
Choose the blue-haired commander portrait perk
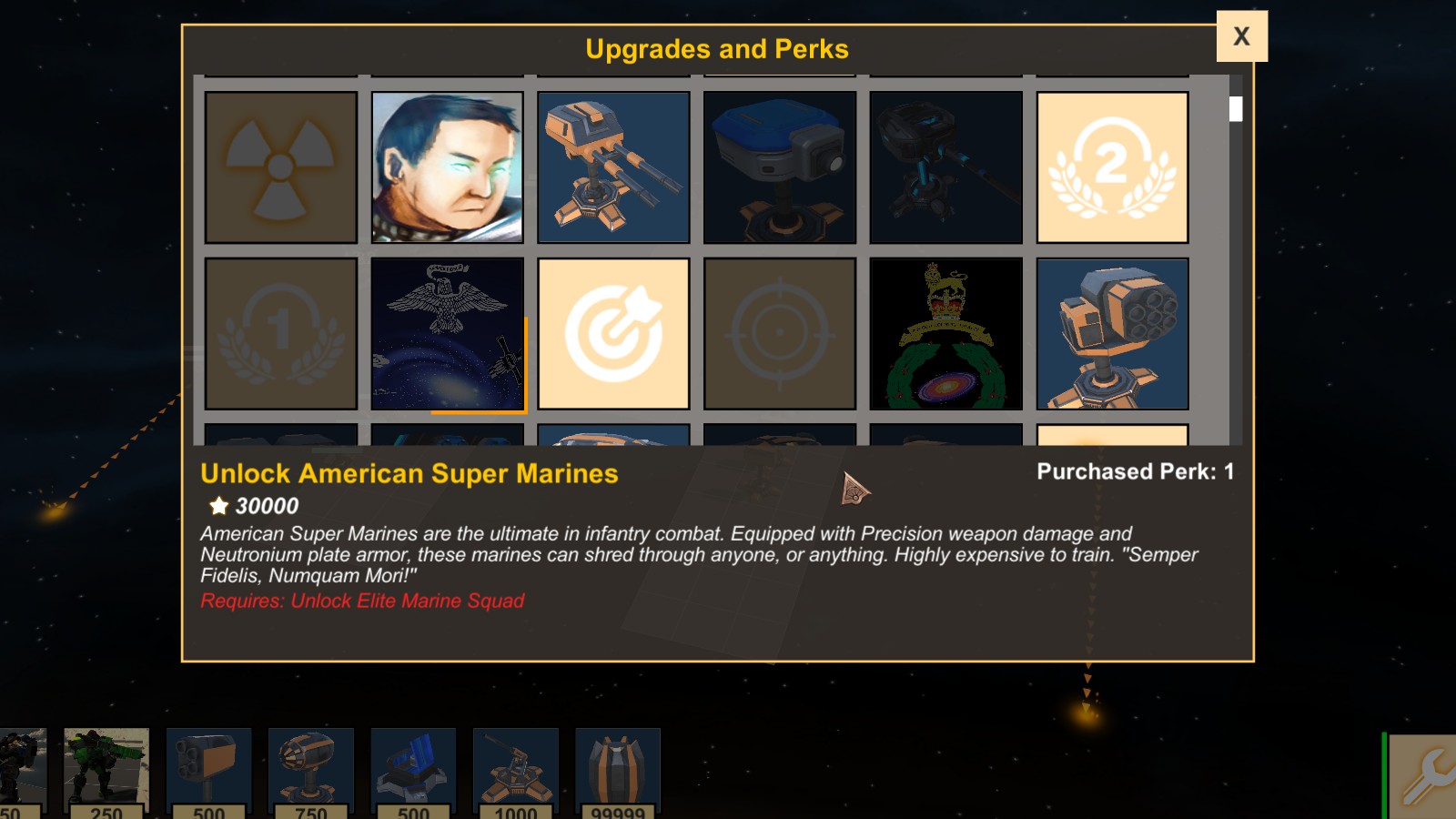pyautogui.click(x=447, y=167)
